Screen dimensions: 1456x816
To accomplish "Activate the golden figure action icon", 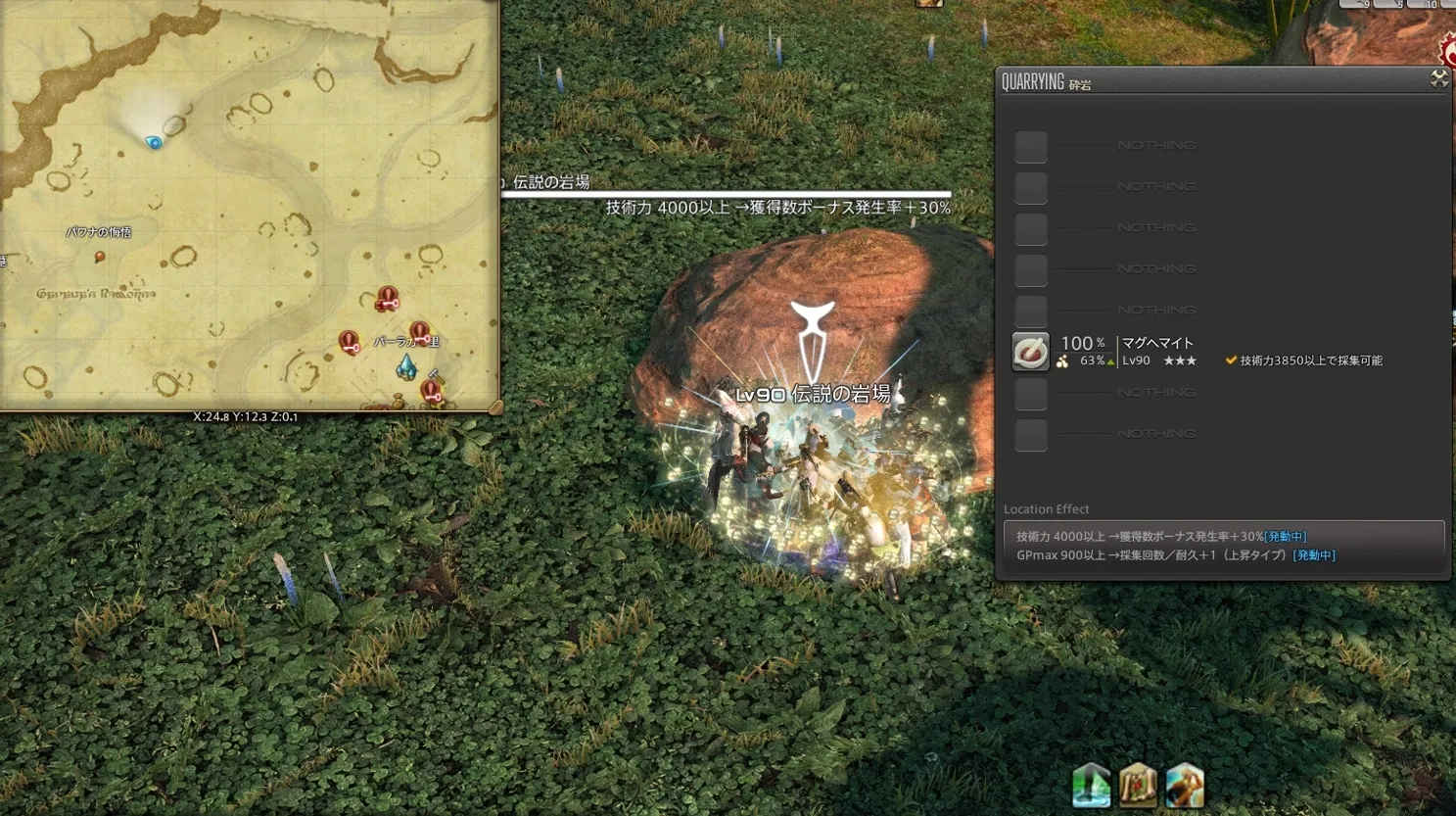I will [x=1185, y=786].
